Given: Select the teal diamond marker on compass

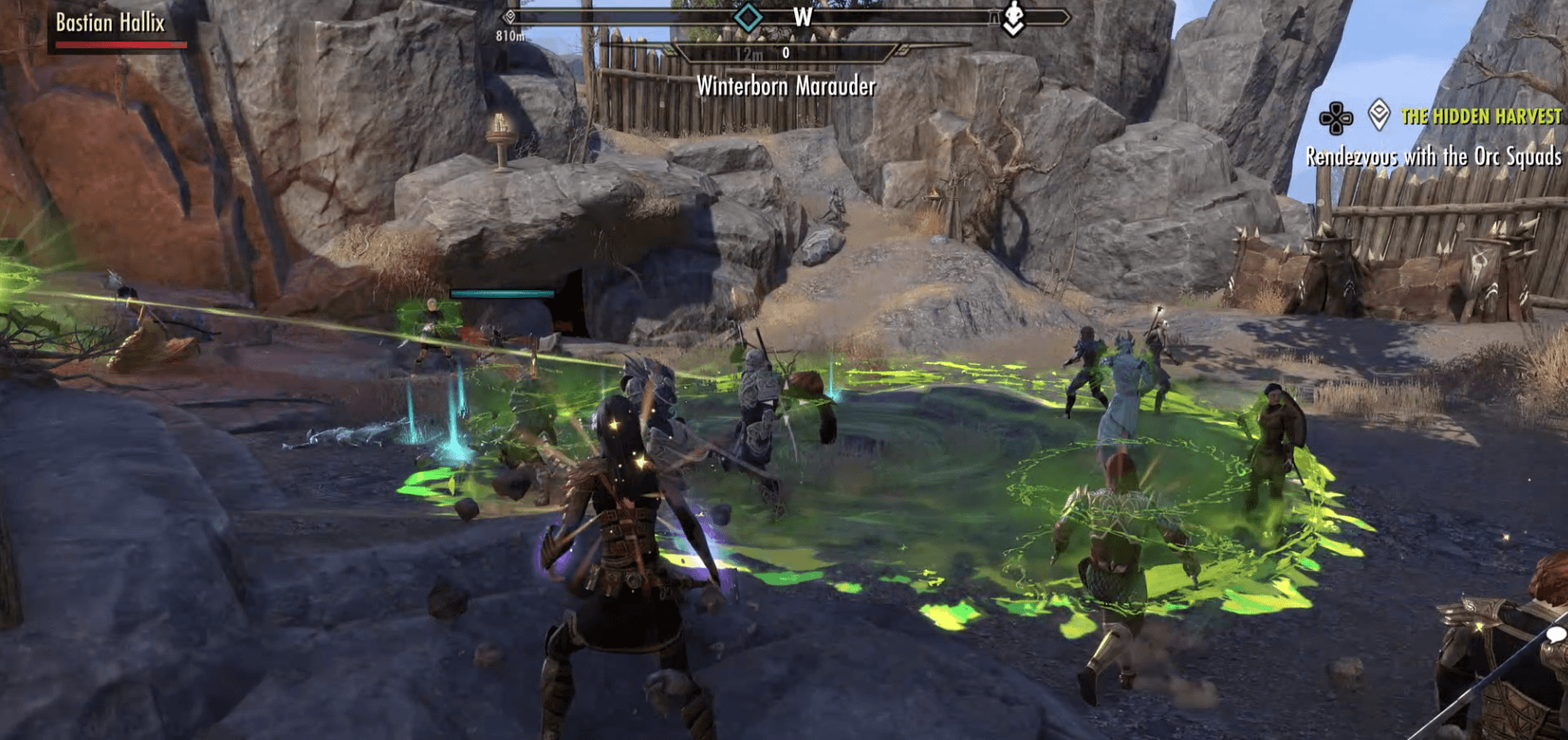Looking at the screenshot, I should (x=748, y=16).
